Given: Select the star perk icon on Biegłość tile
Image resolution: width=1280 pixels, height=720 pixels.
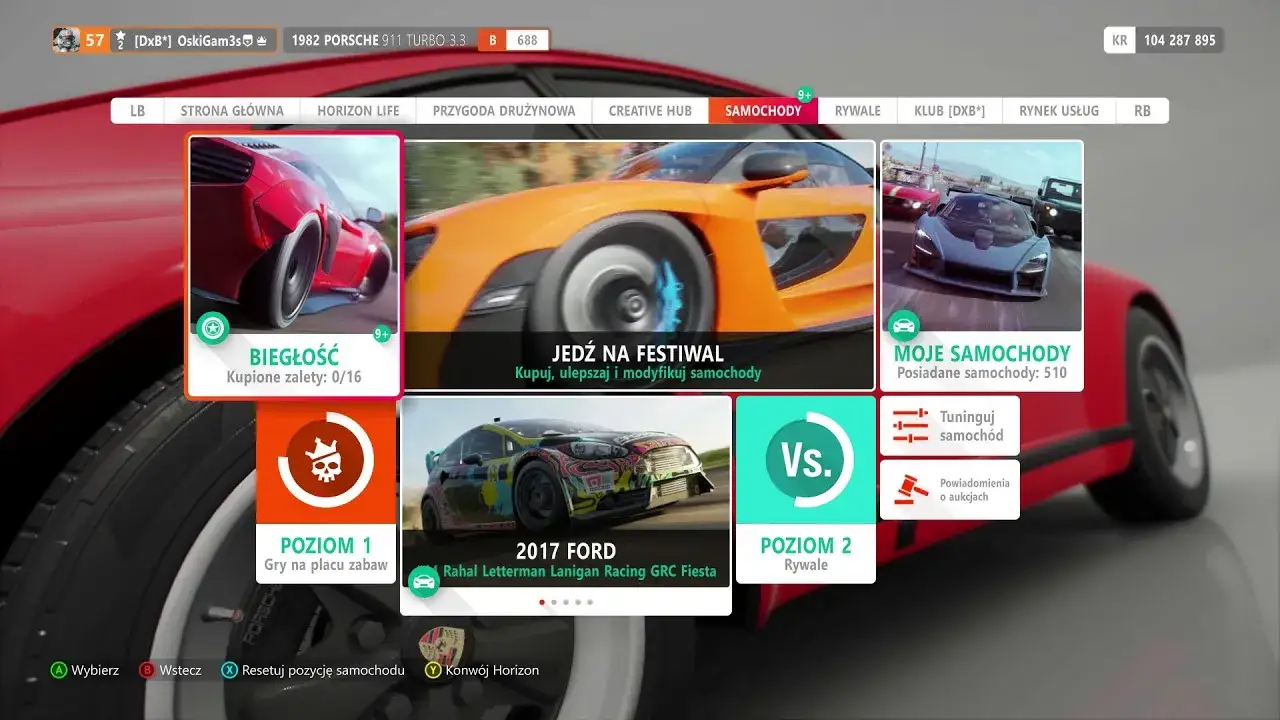Looking at the screenshot, I should coord(212,327).
